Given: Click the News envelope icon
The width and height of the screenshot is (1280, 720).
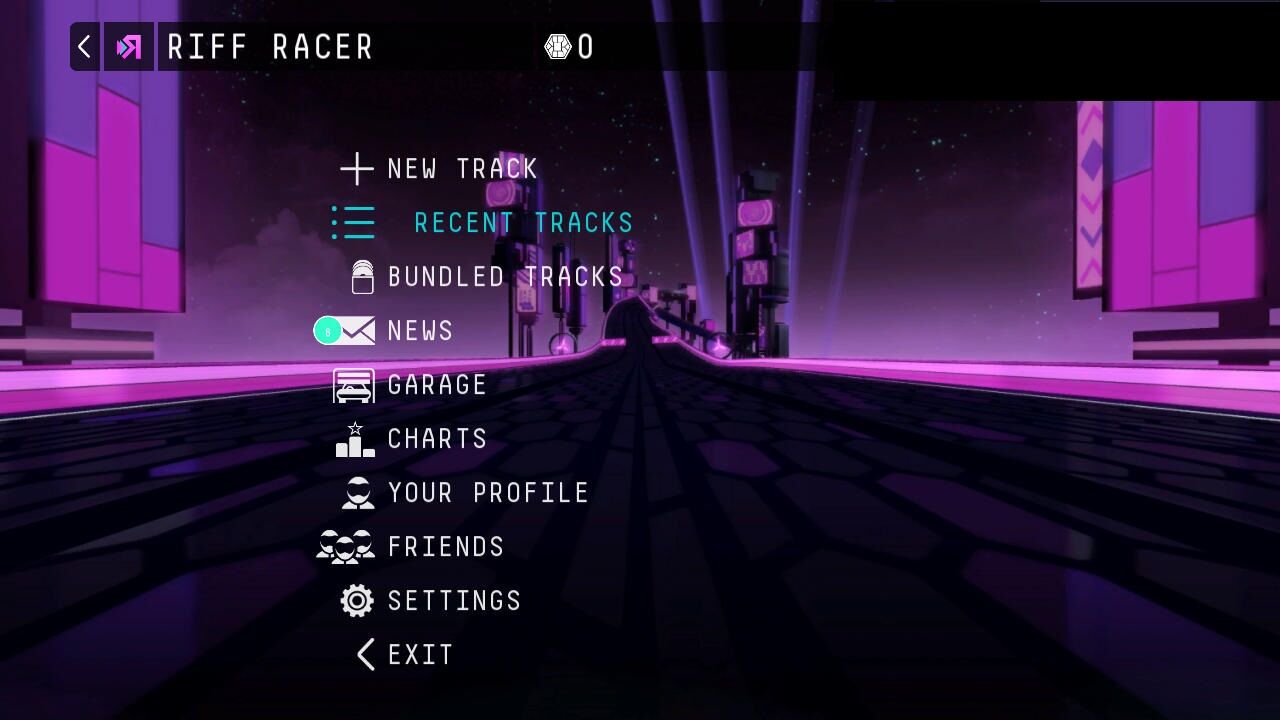Looking at the screenshot, I should click(x=355, y=330).
